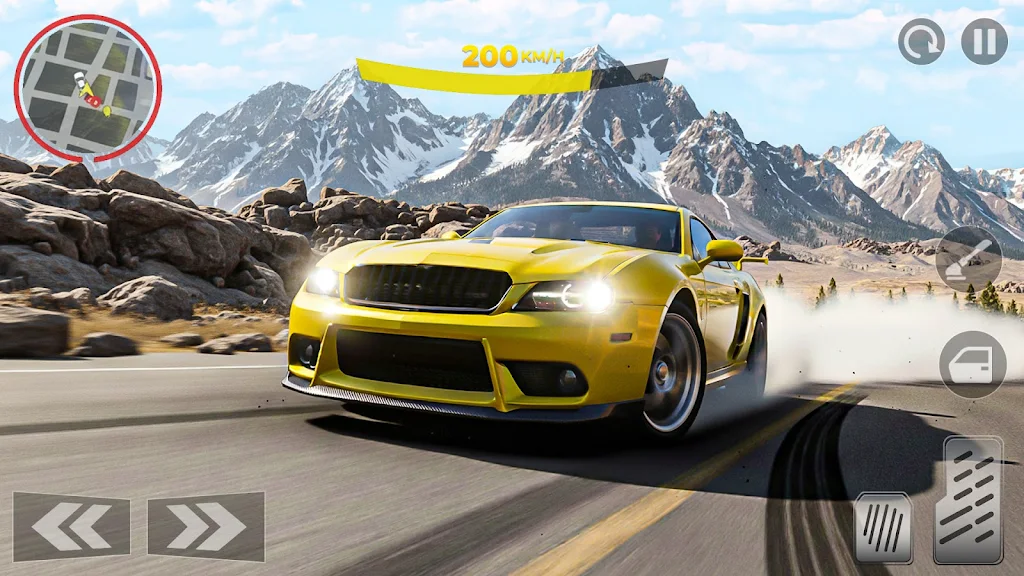Steer right with the right arrow button
1024x576 pixels.
pos(206,526)
